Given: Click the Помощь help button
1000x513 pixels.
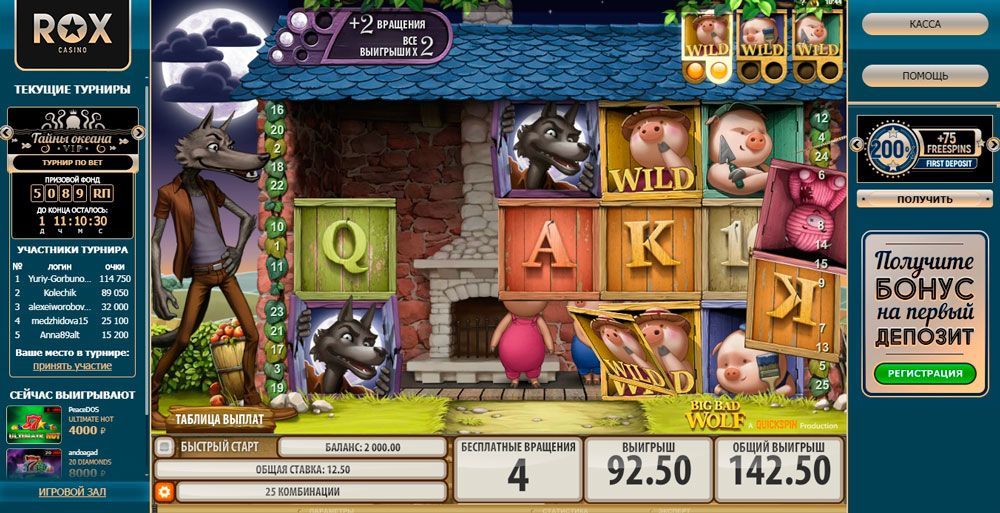Looking at the screenshot, I should tap(924, 76).
